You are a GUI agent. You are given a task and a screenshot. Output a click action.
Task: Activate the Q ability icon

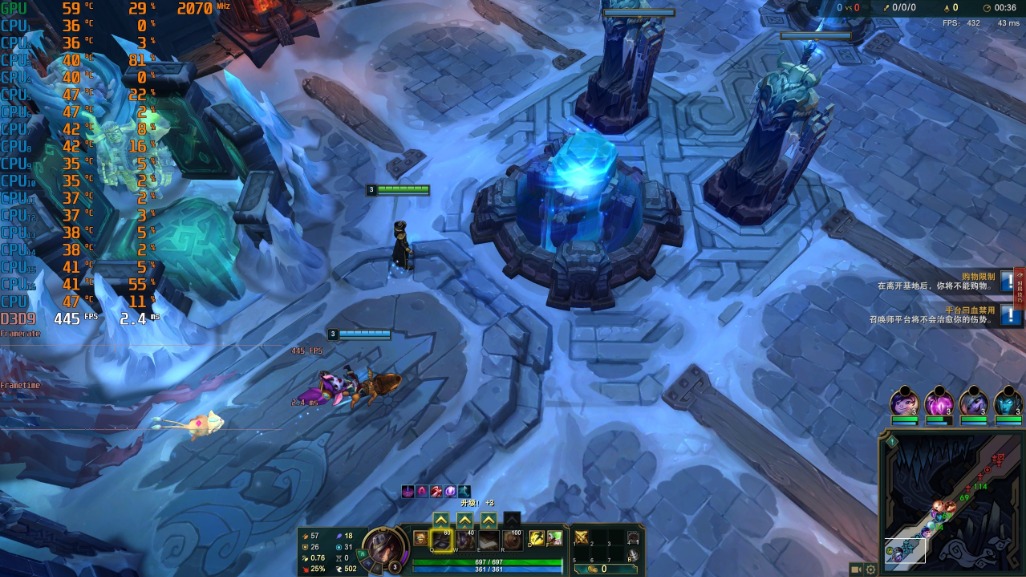tap(441, 540)
